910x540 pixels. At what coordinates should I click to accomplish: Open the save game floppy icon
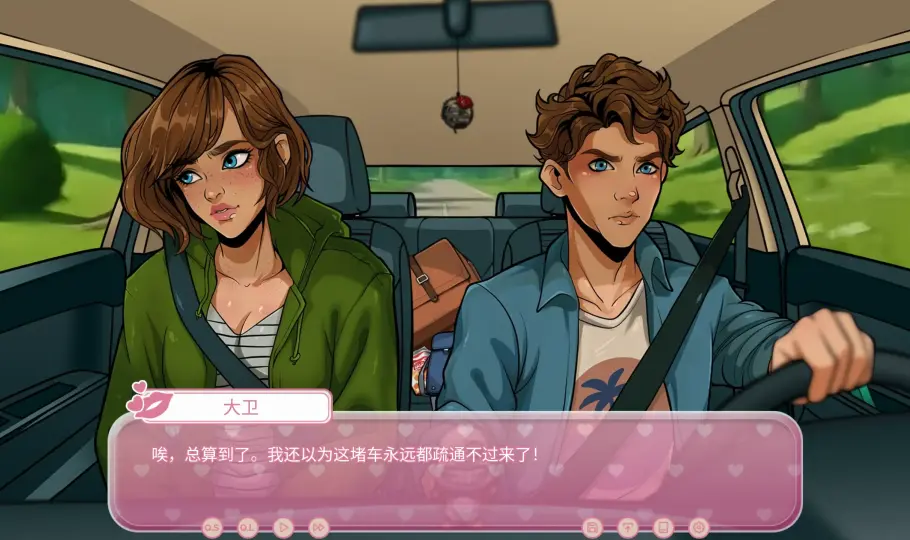(592, 526)
